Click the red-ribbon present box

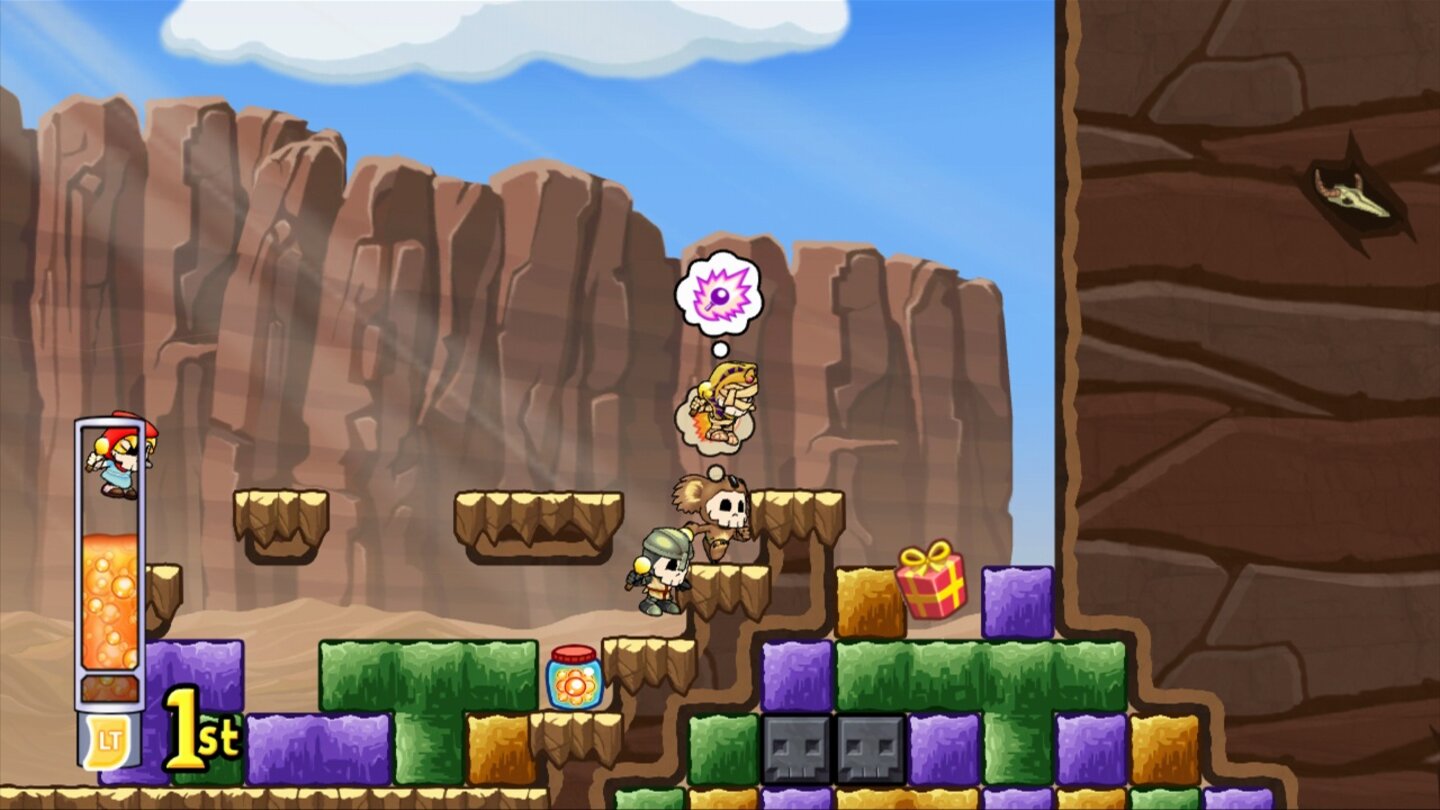coord(931,584)
